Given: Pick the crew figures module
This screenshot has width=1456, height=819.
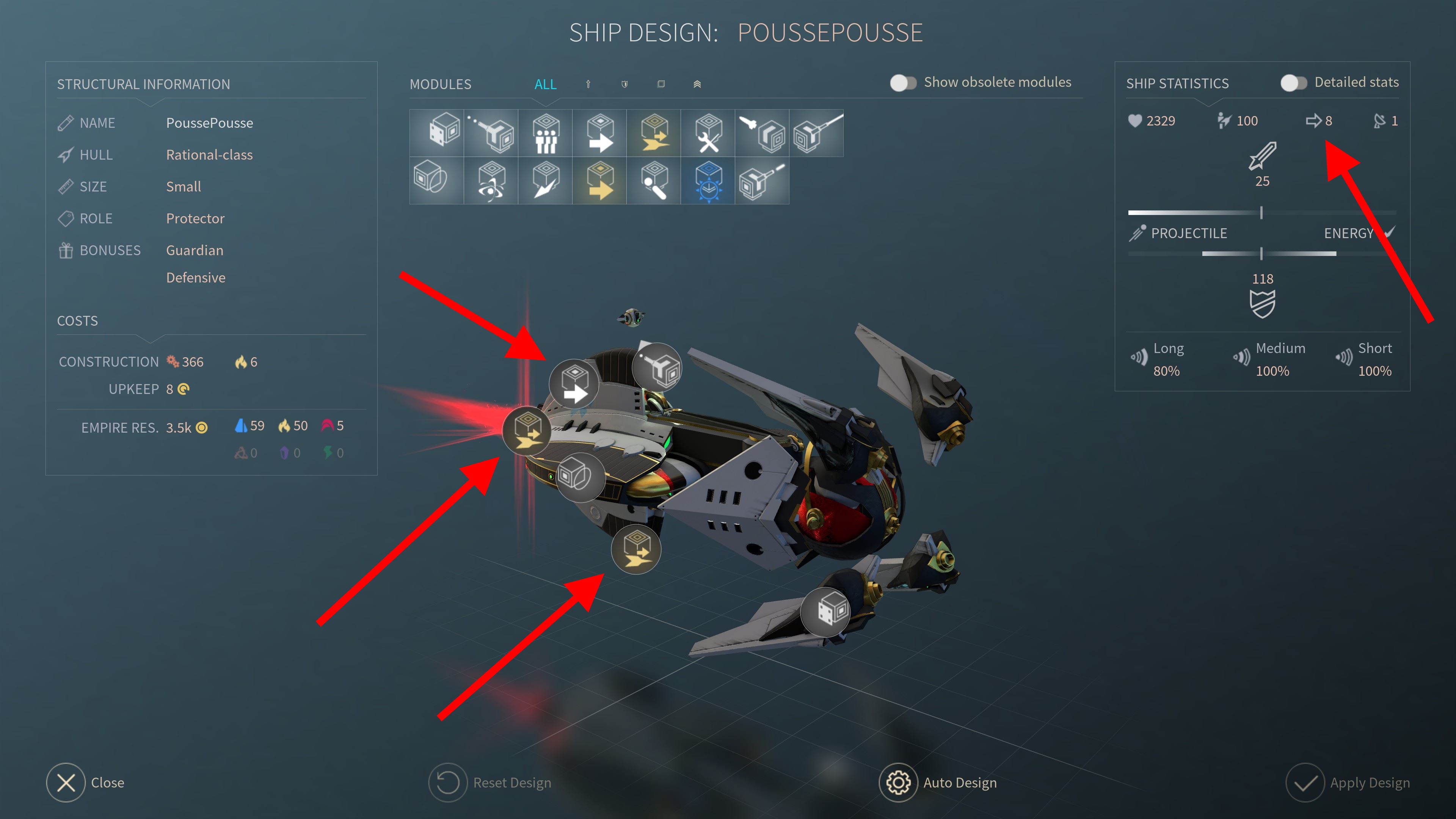Looking at the screenshot, I should pyautogui.click(x=546, y=133).
